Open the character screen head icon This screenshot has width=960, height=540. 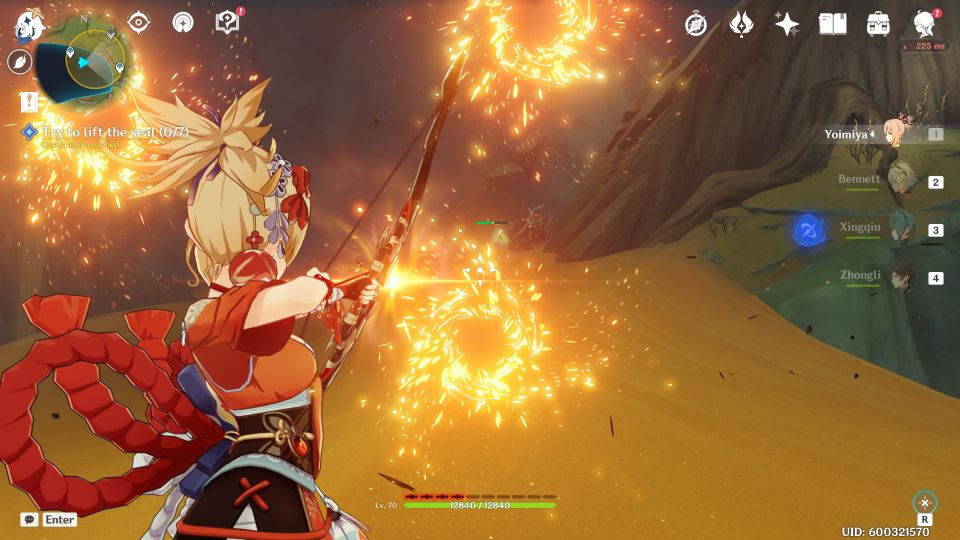[x=924, y=25]
